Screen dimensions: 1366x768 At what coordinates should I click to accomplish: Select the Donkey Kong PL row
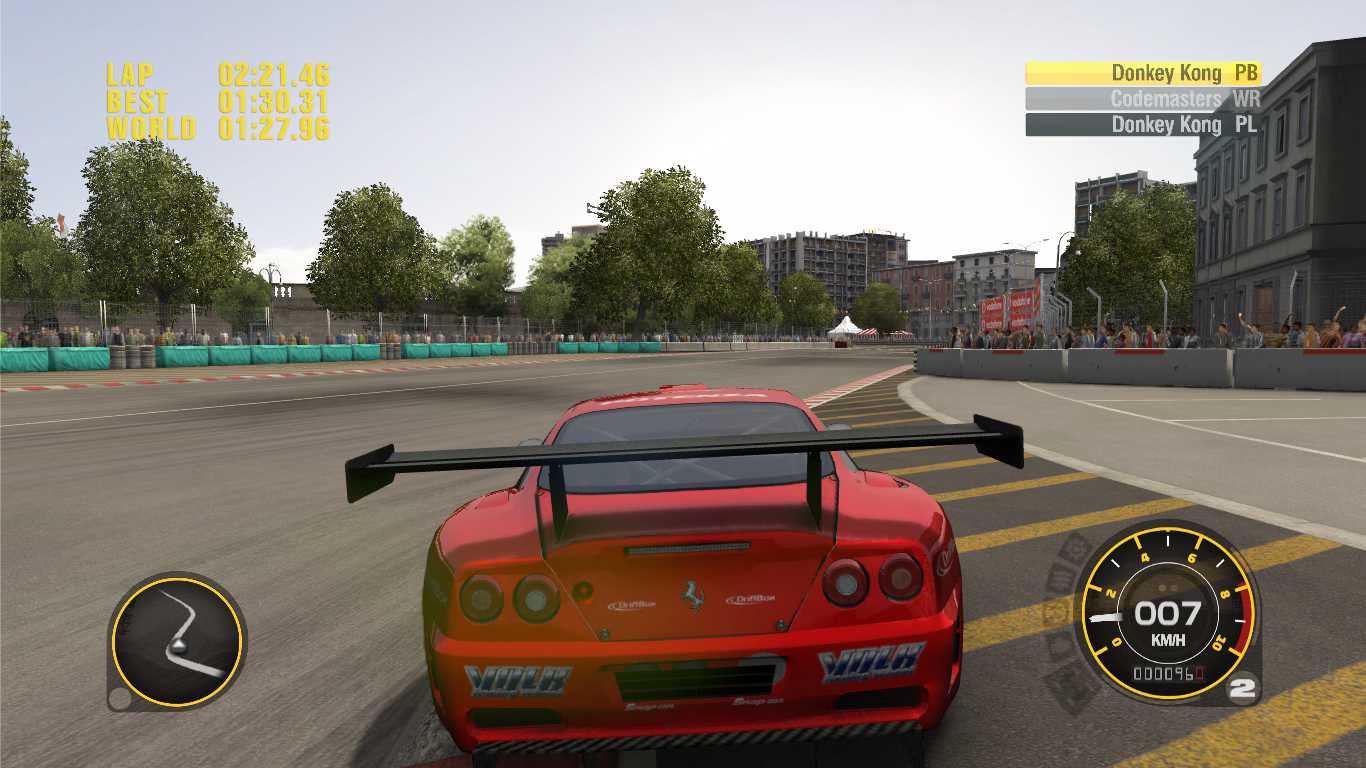pyautogui.click(x=1143, y=125)
